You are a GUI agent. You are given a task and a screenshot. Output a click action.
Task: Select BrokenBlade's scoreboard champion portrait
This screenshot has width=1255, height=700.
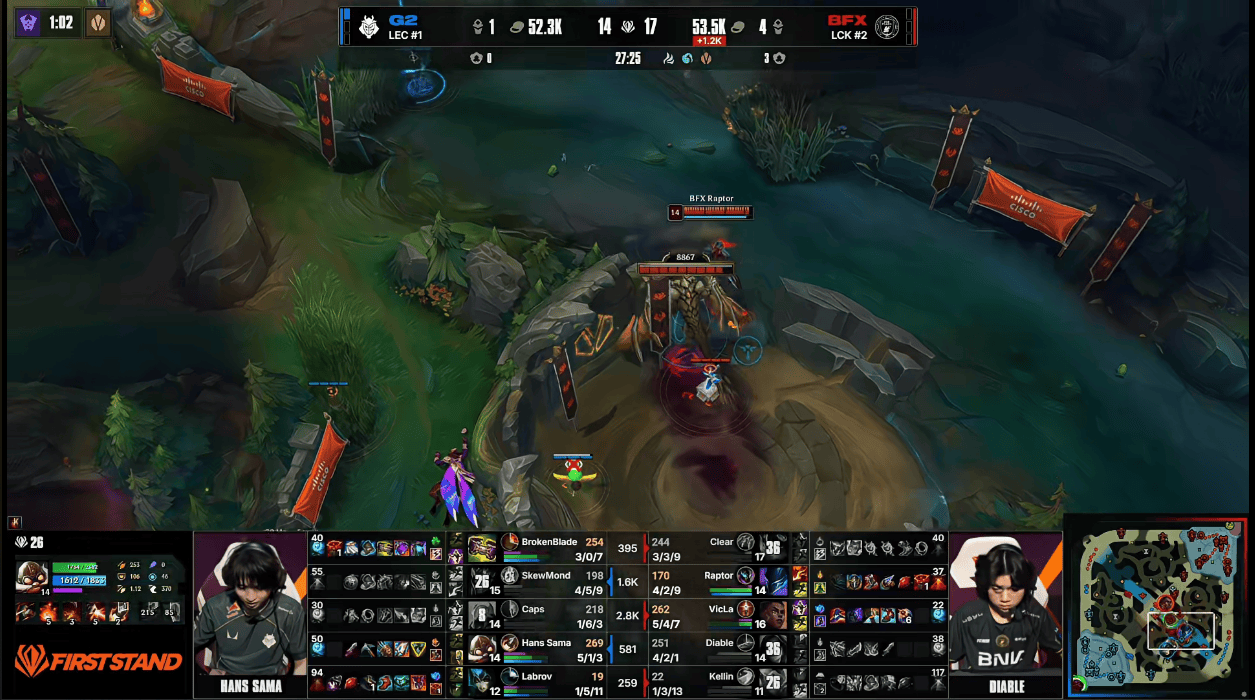click(482, 548)
